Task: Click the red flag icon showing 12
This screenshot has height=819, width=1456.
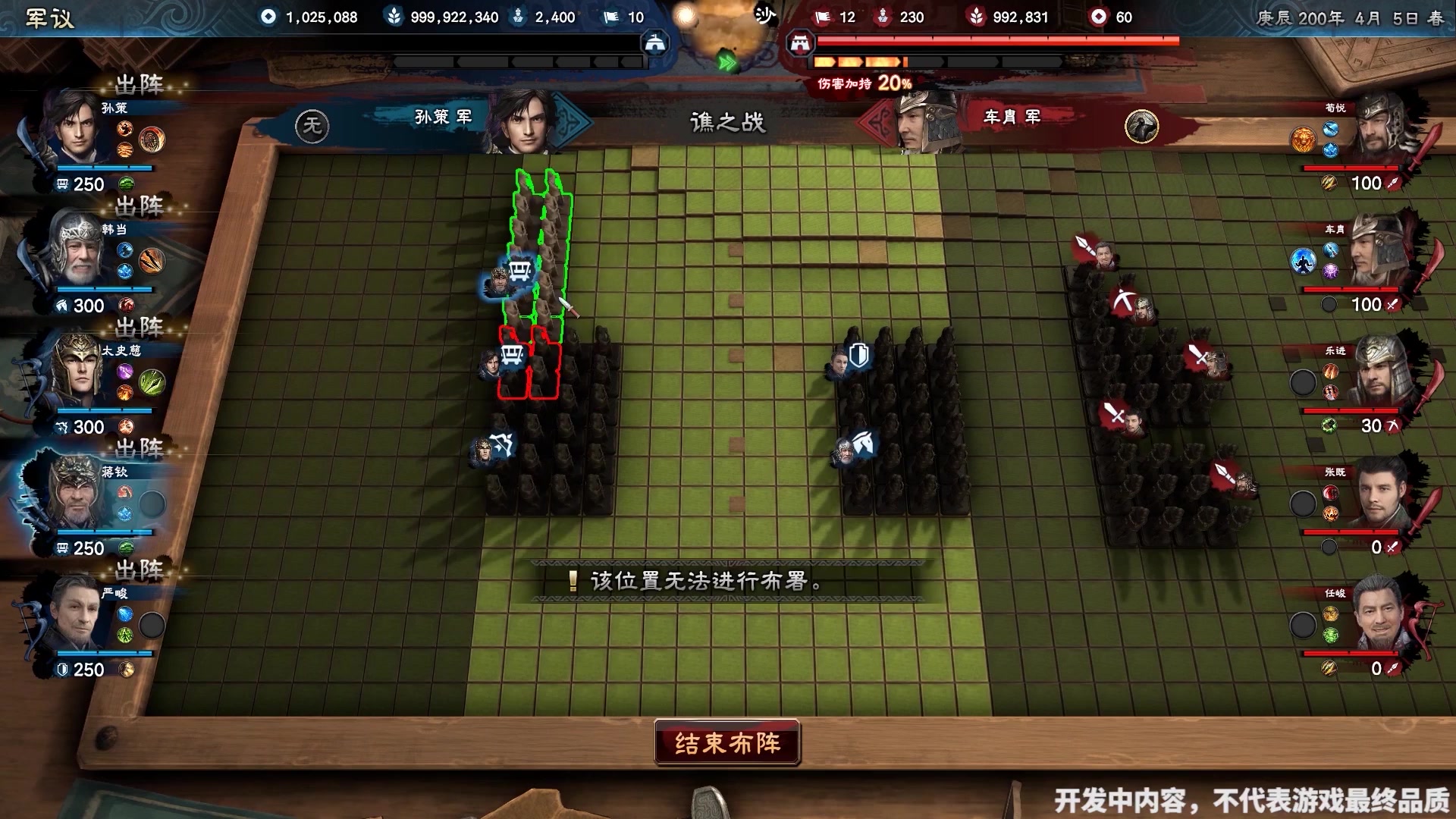Action: coord(824,17)
